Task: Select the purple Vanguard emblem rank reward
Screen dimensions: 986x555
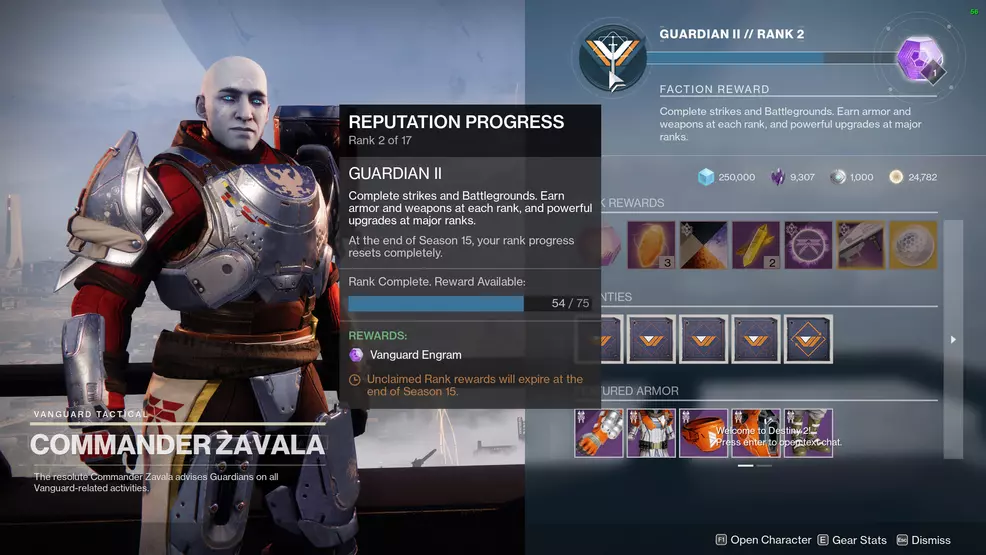Action: pos(808,246)
